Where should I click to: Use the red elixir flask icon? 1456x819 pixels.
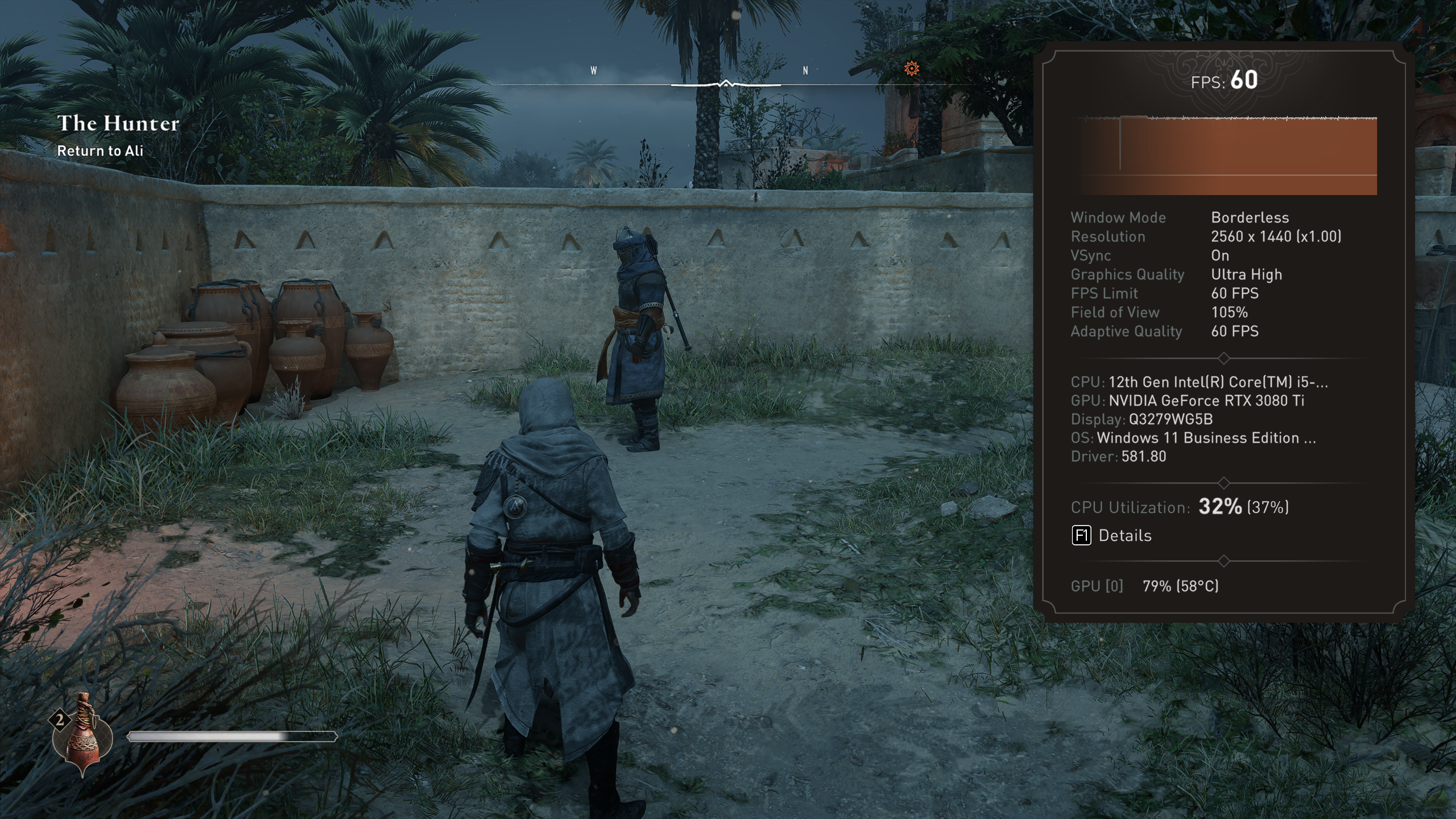pyautogui.click(x=83, y=735)
